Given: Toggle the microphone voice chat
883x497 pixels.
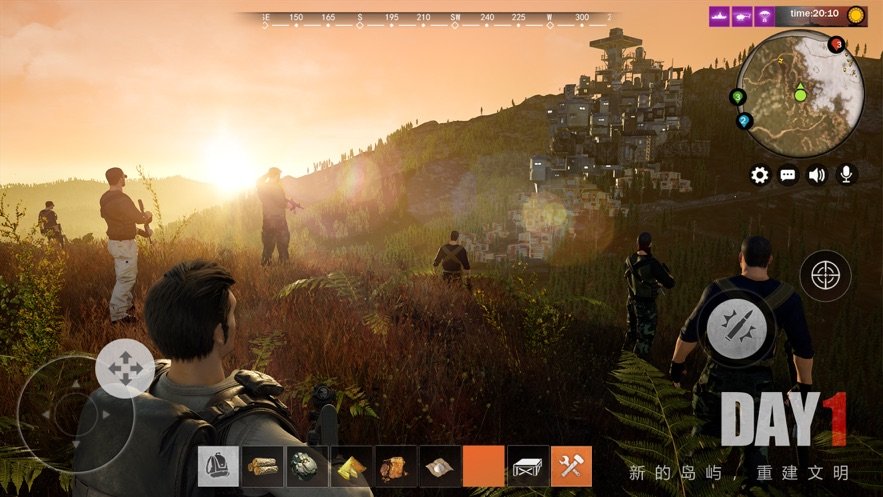Looking at the screenshot, I should pyautogui.click(x=846, y=175).
